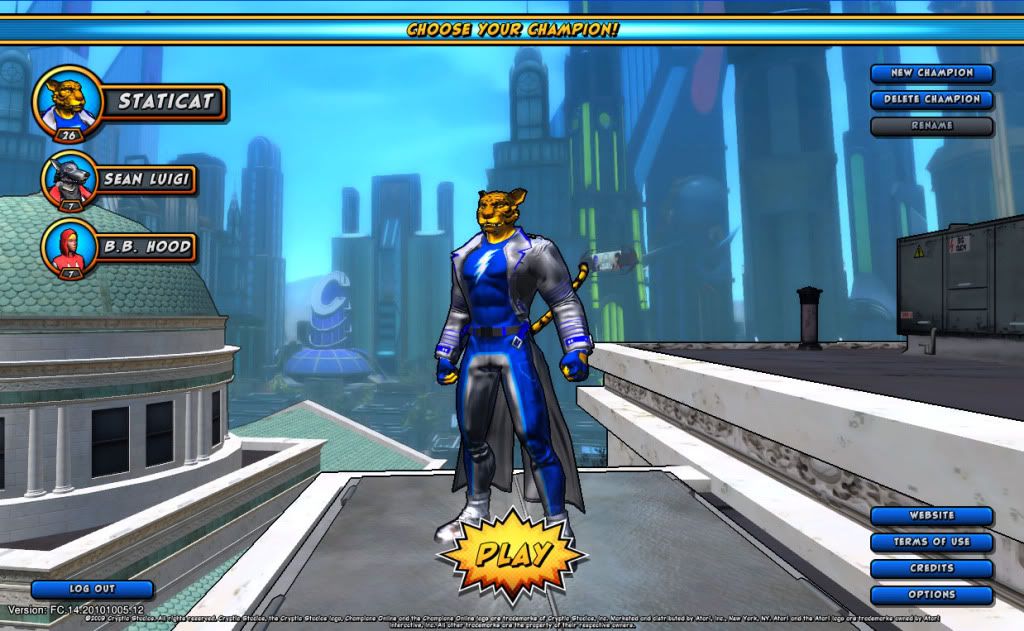This screenshot has width=1024, height=631.
Task: Show the Credits
Action: pos(931,568)
